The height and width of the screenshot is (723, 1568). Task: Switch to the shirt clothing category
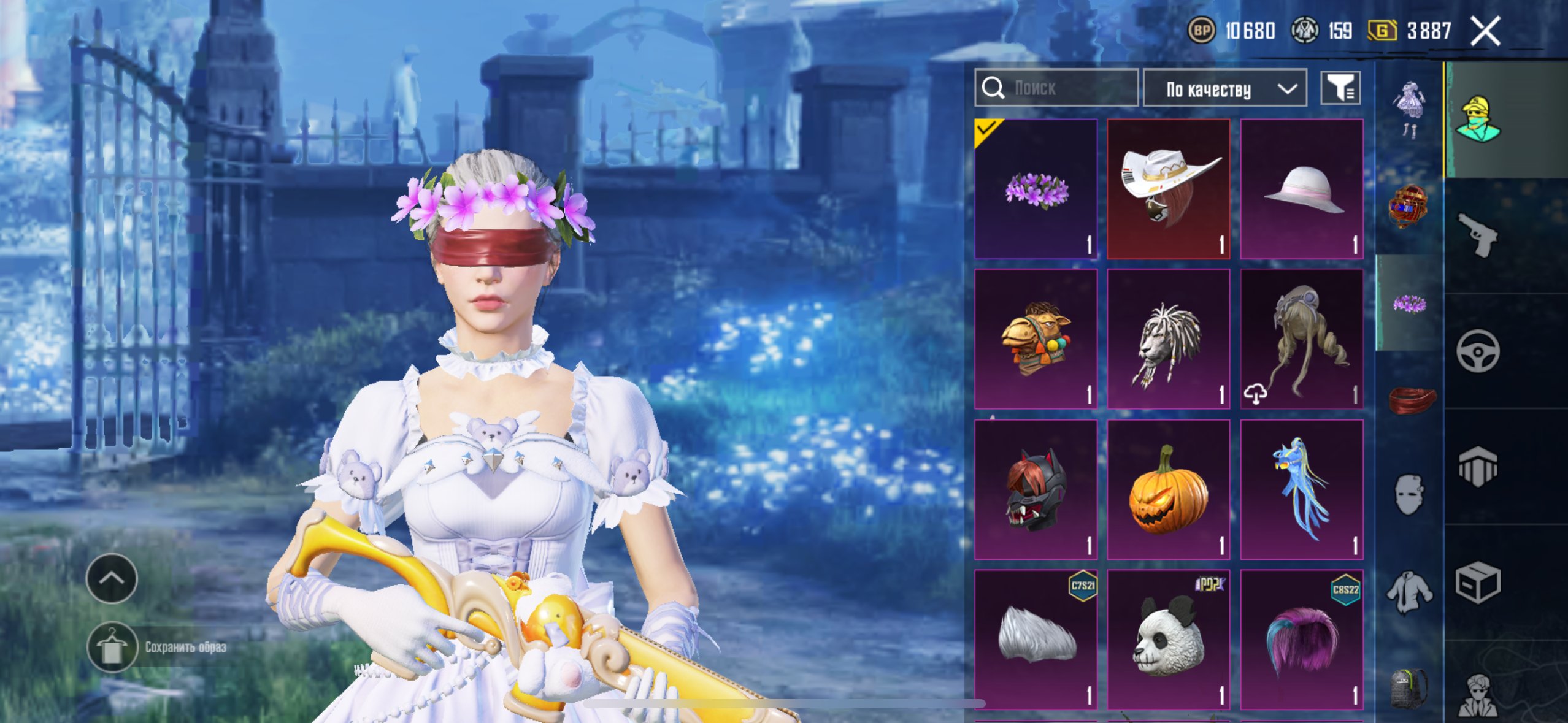[x=1409, y=592]
